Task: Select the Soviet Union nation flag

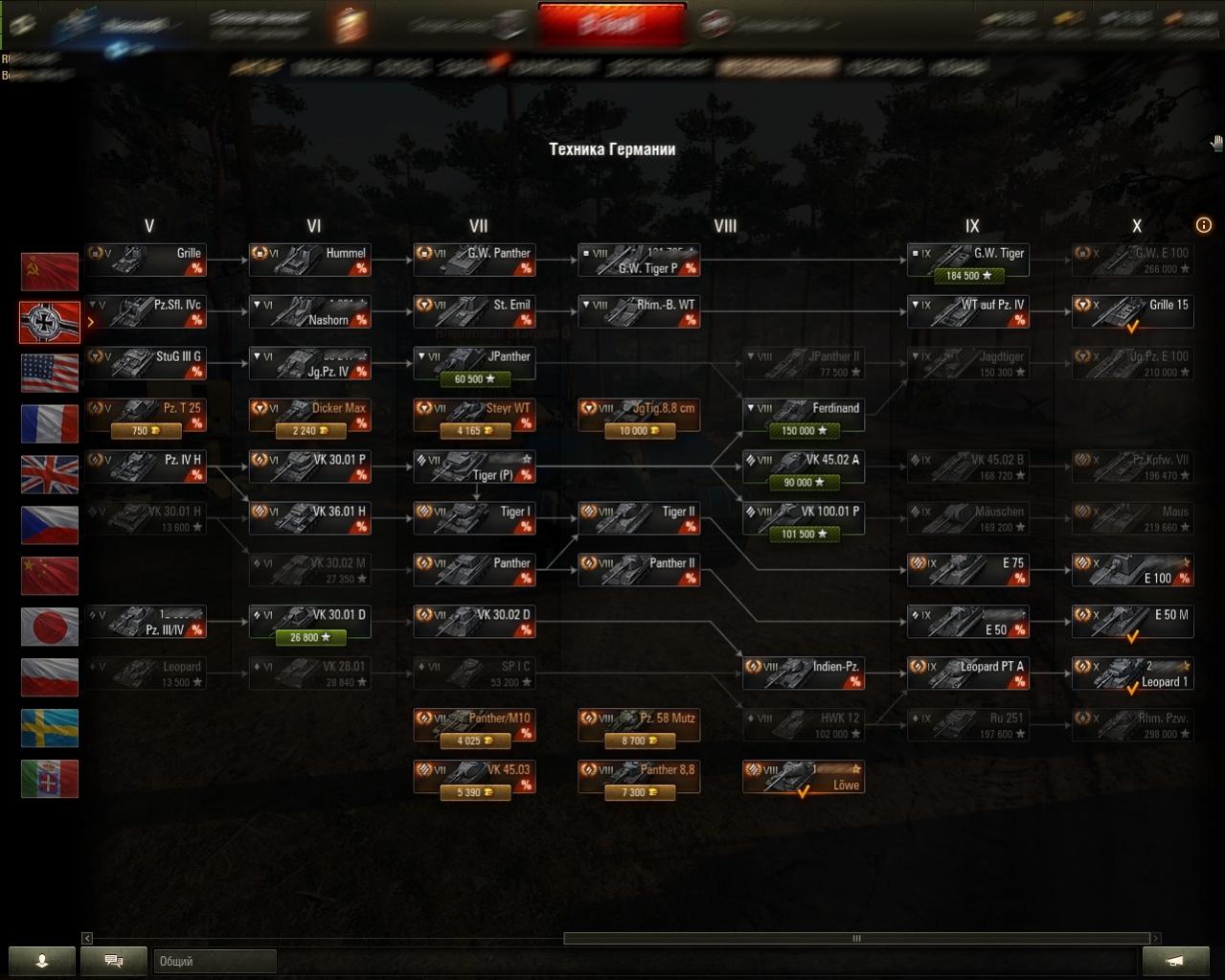Action: pos(50,271)
